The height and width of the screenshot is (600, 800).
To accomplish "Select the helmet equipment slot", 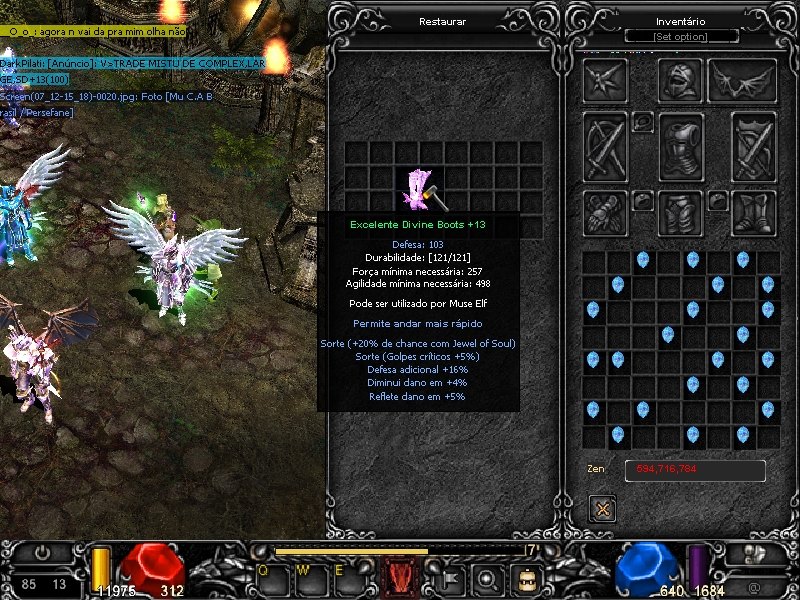I will pos(681,80).
